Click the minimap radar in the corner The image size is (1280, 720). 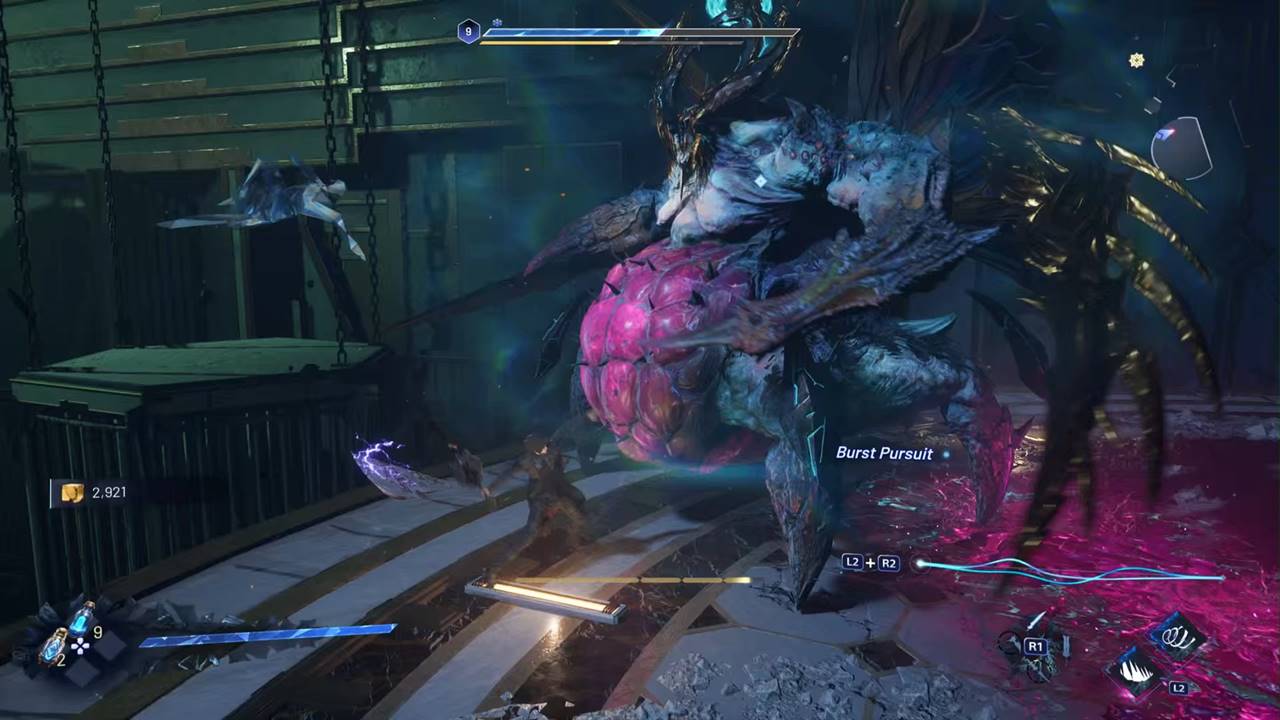1181,147
